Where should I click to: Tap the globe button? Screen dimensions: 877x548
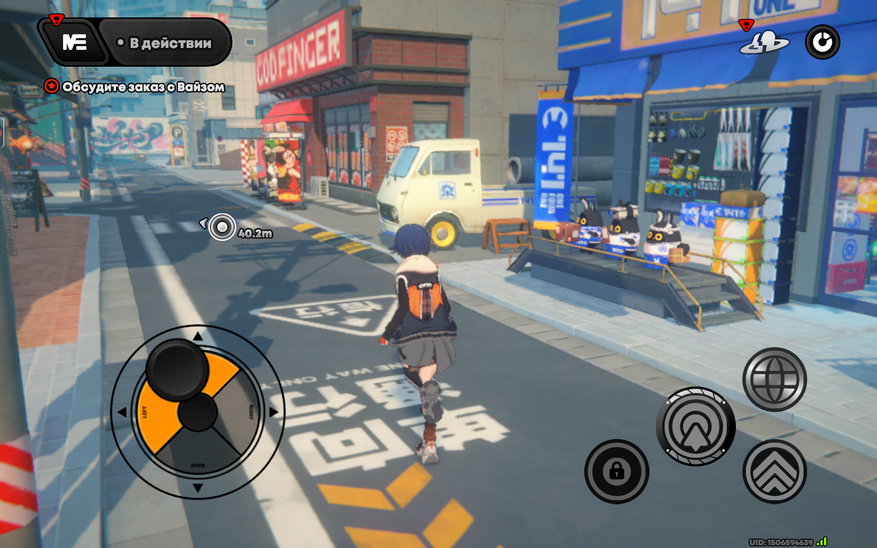(x=774, y=379)
